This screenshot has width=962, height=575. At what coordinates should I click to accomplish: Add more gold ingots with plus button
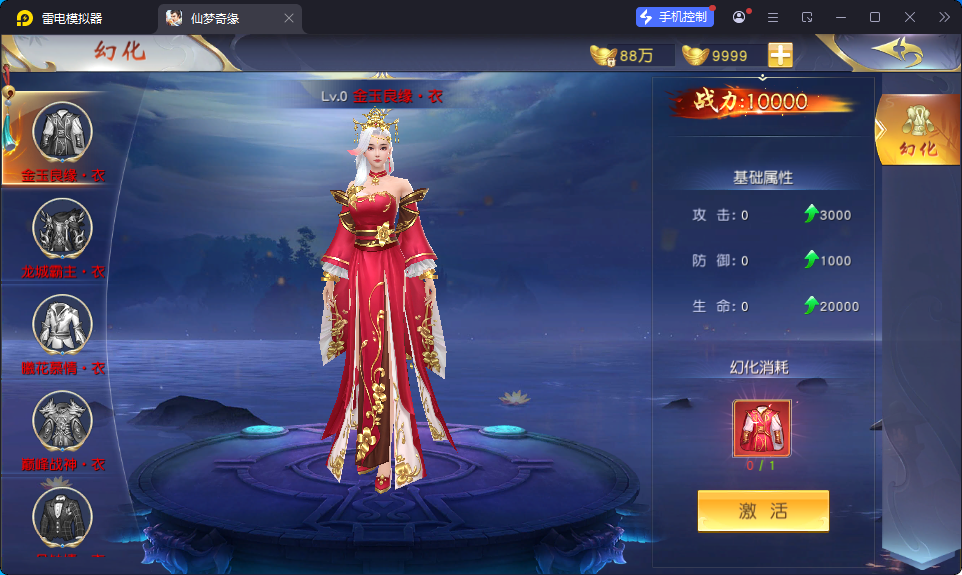coord(780,55)
